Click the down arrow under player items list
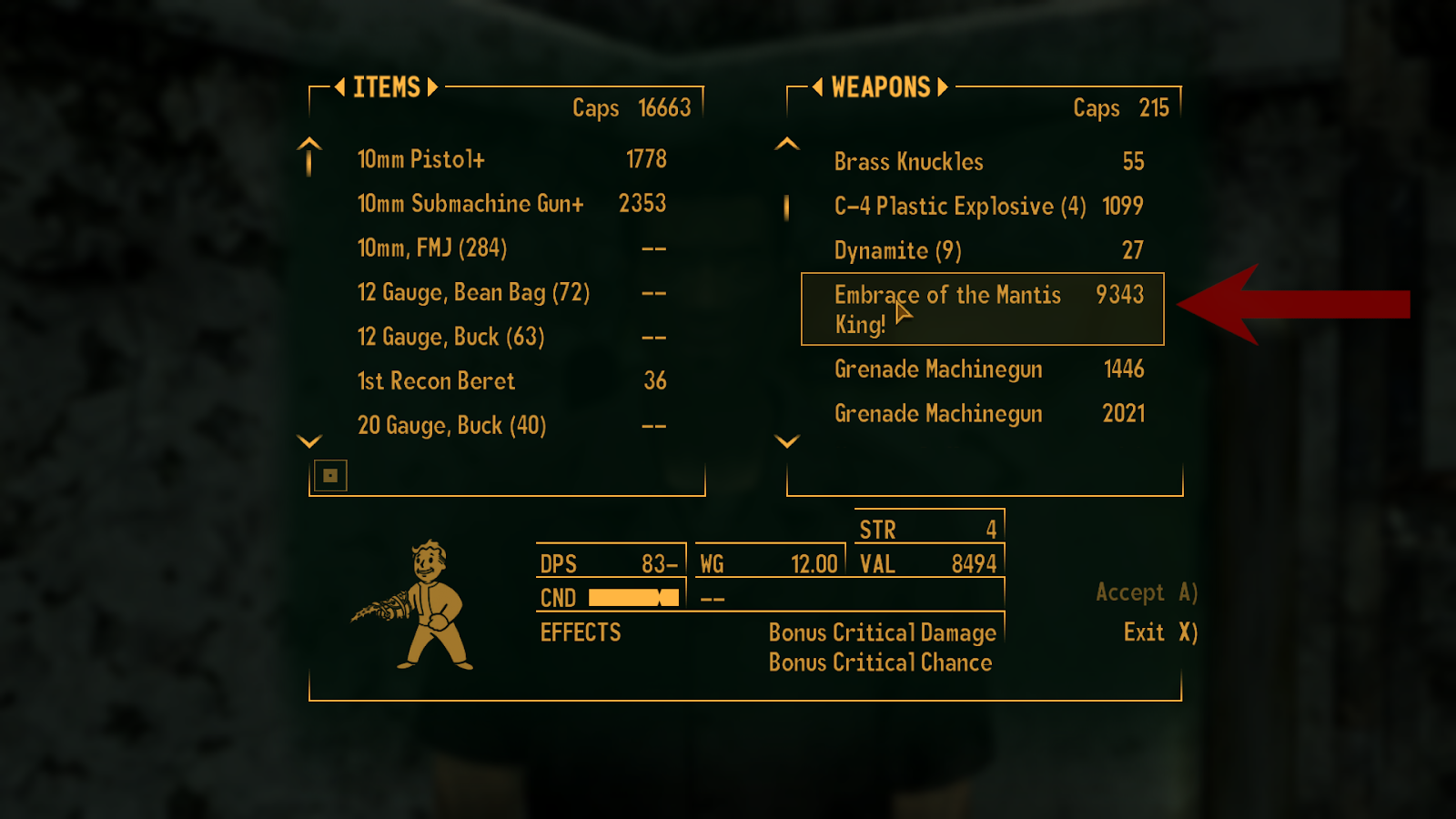This screenshot has width=1456, height=819. pyautogui.click(x=309, y=441)
